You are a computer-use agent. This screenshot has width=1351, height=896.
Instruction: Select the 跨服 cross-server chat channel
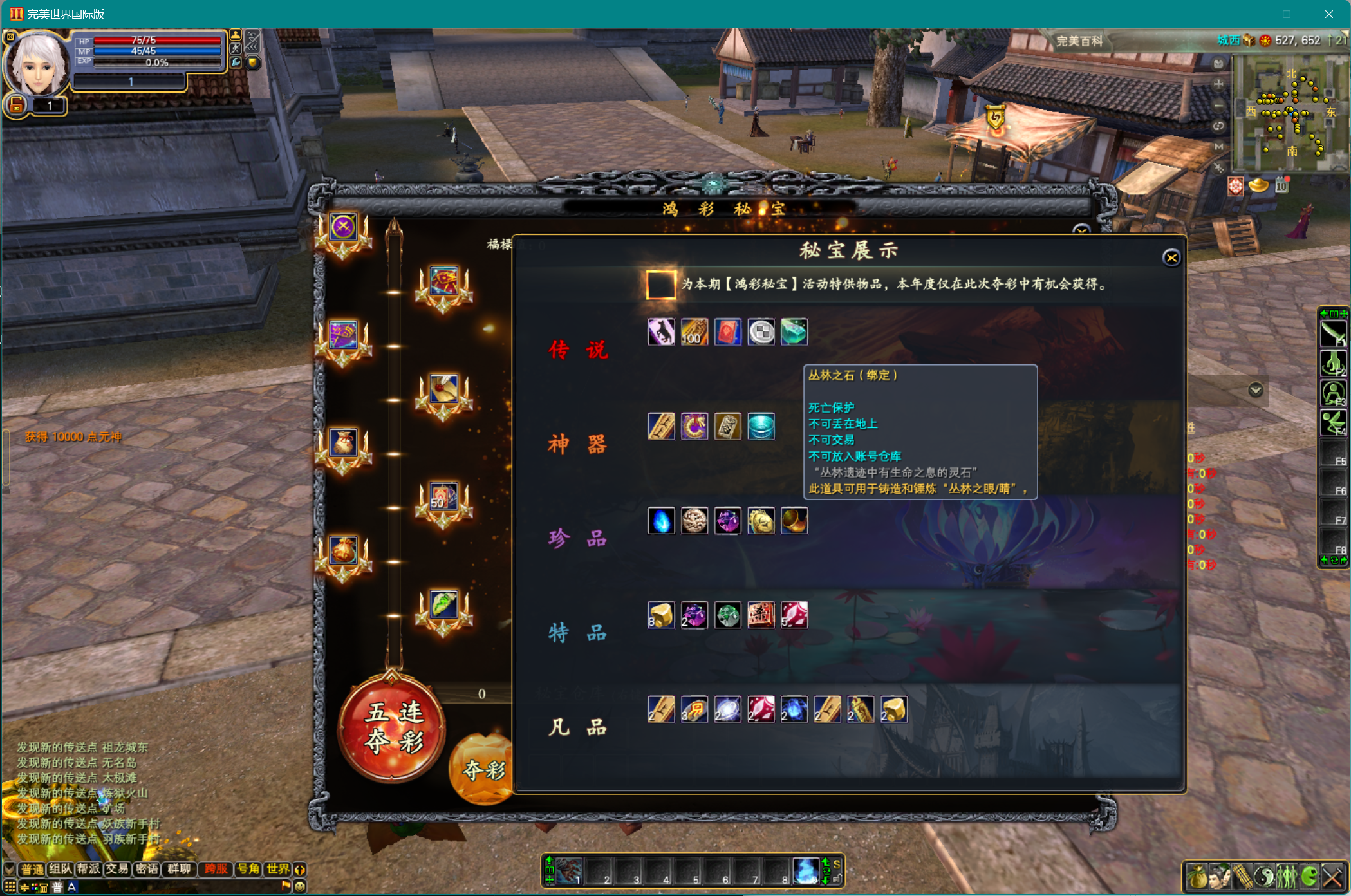tap(216, 869)
